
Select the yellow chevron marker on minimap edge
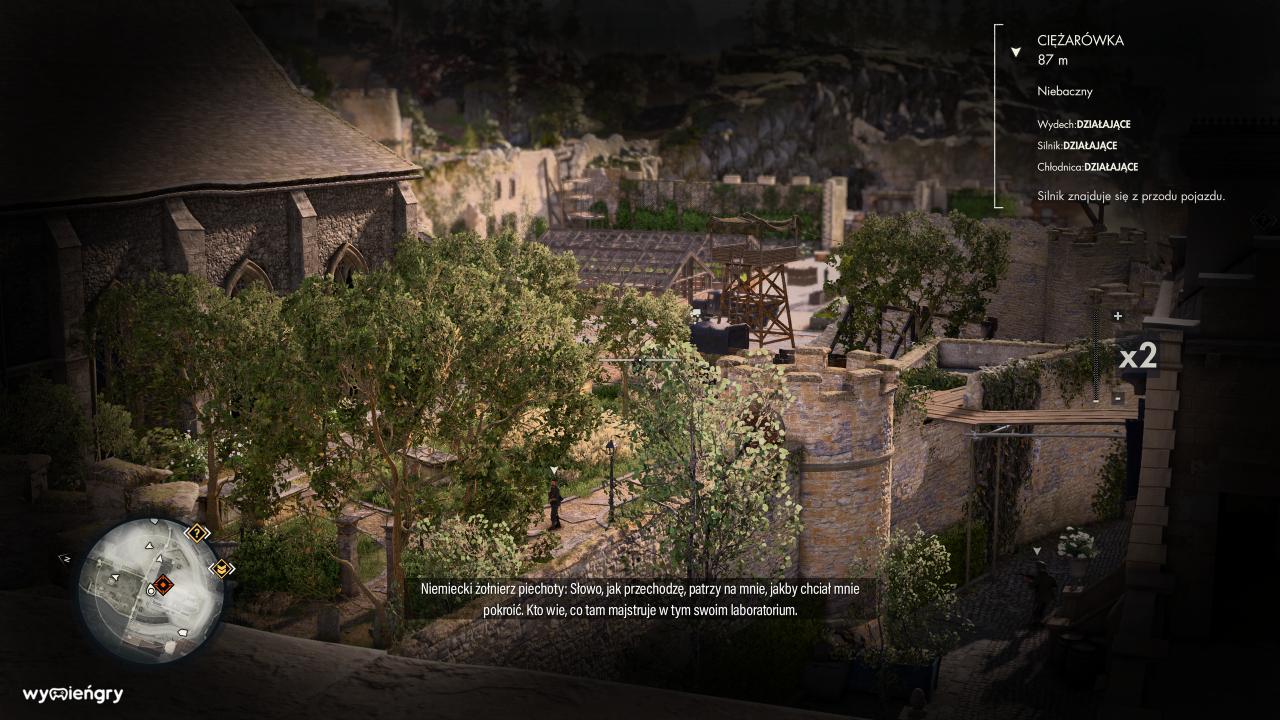(221, 568)
